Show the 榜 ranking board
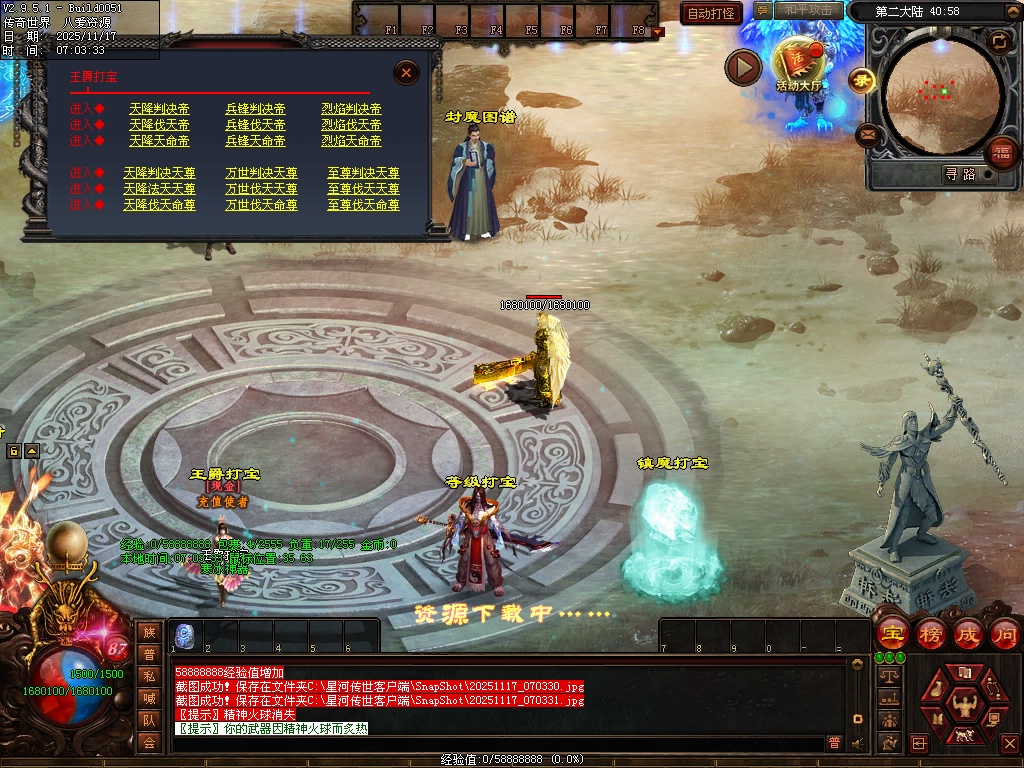Screen dimensions: 1024x768 coord(930,633)
